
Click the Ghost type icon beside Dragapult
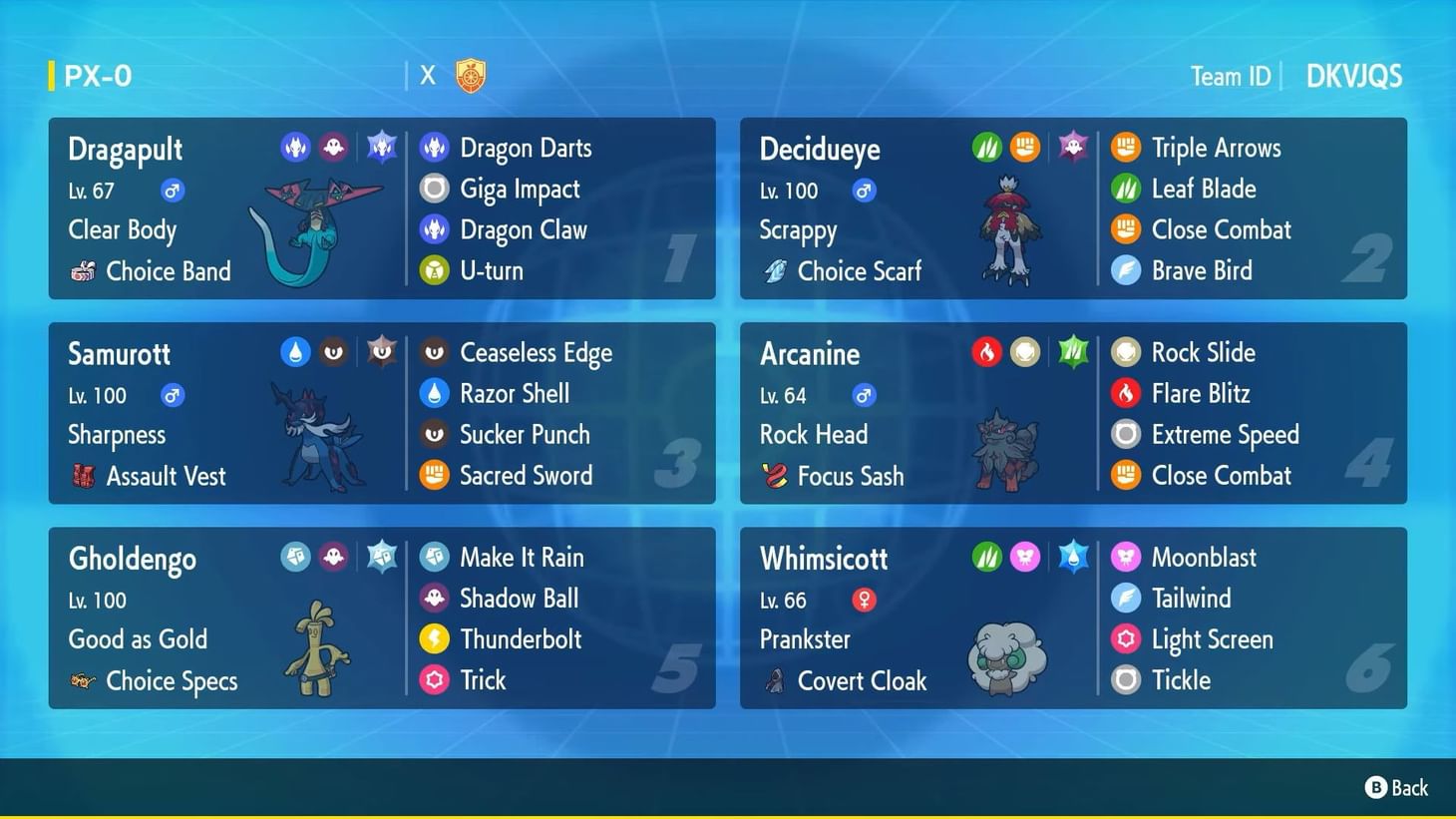(333, 146)
